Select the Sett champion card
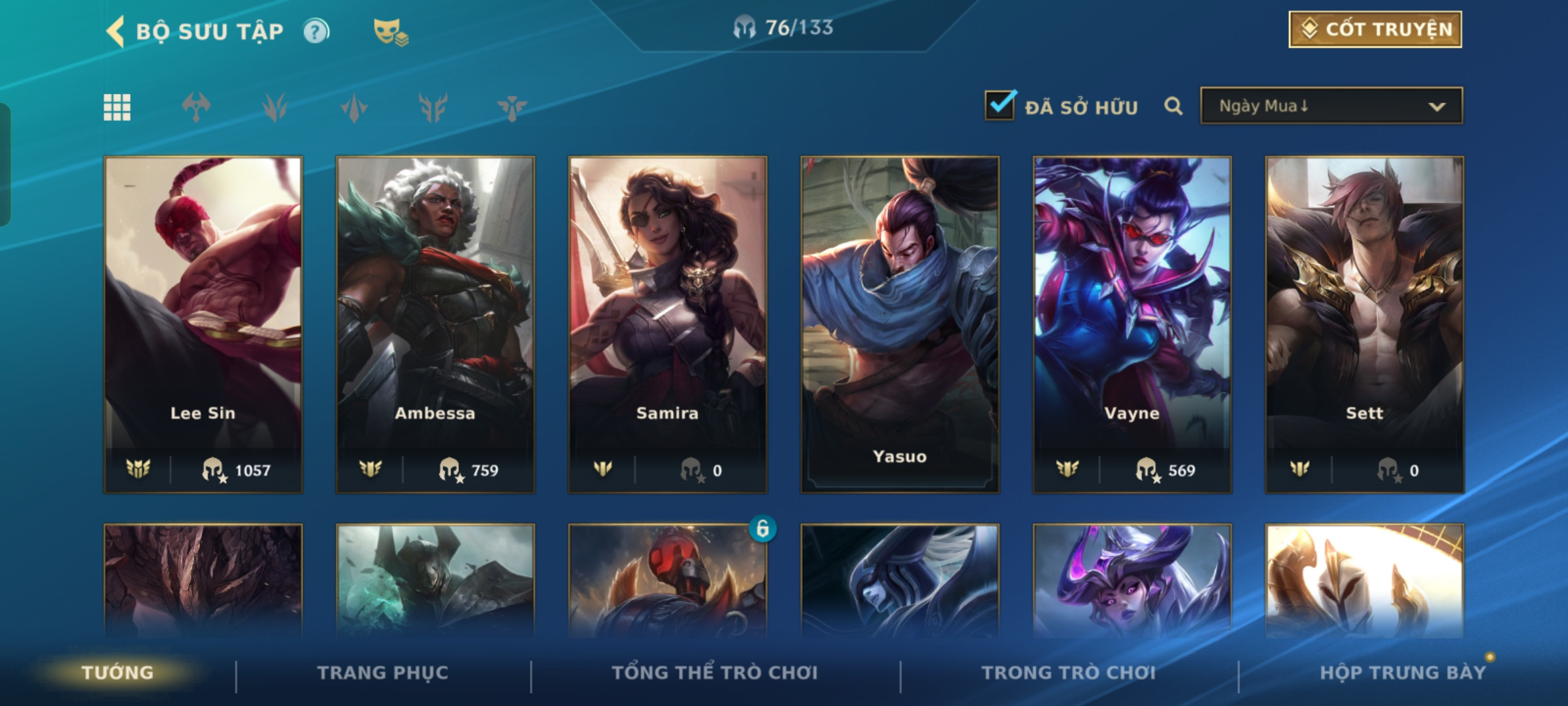The image size is (1568, 706). coord(1364,324)
